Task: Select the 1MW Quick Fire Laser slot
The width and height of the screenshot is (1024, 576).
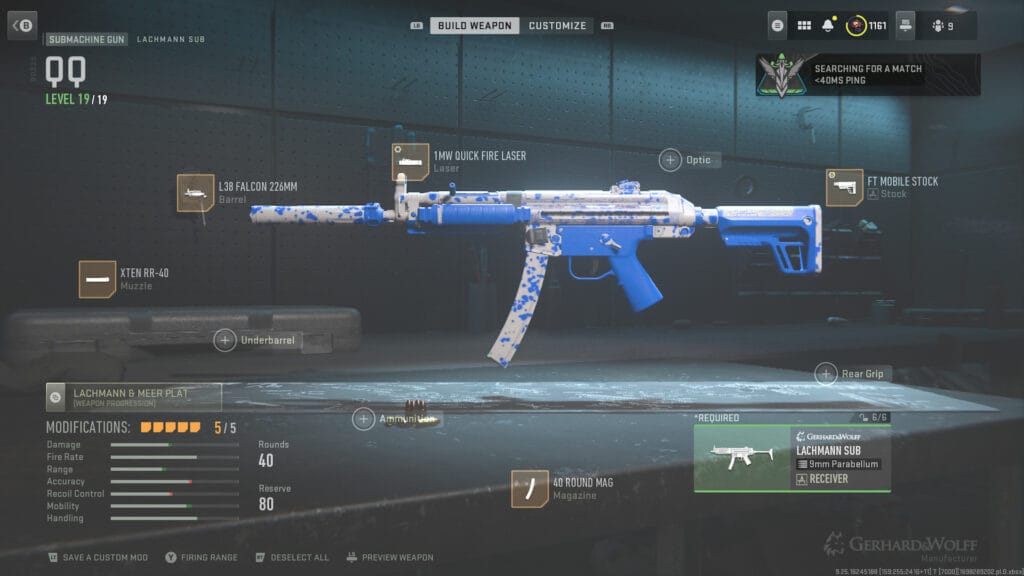Action: click(x=411, y=162)
